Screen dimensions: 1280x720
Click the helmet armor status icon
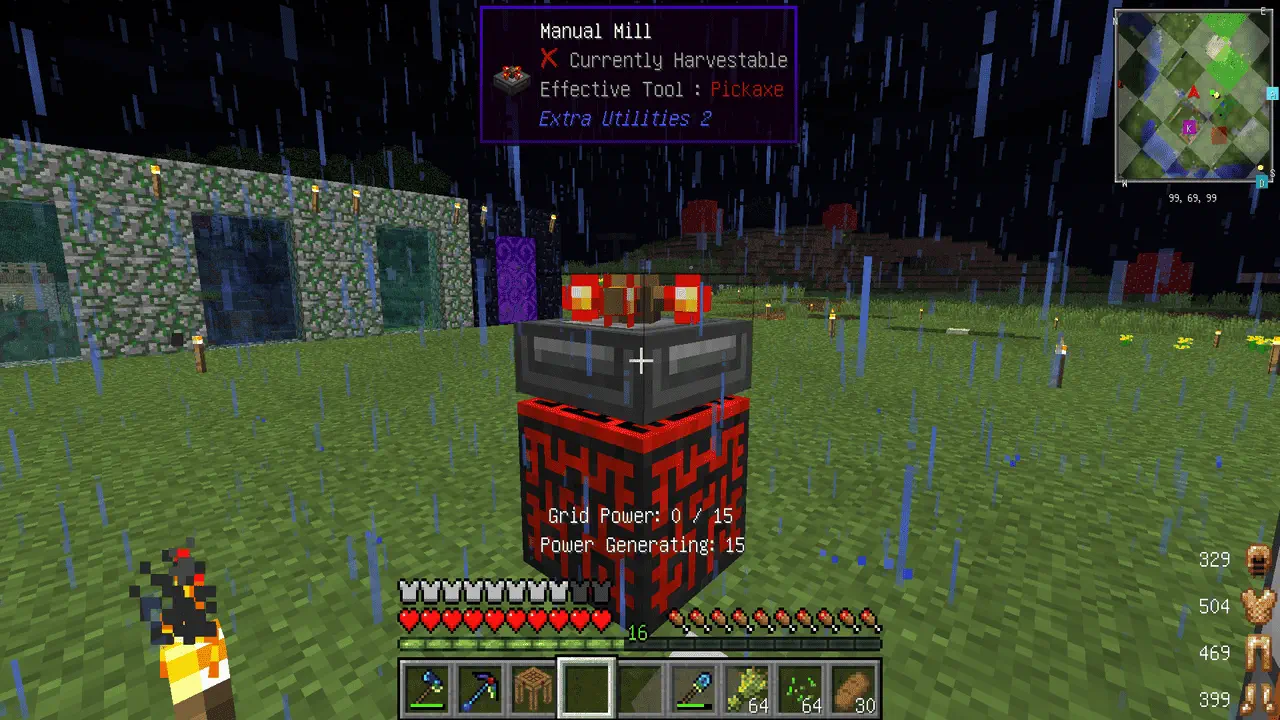1257,560
